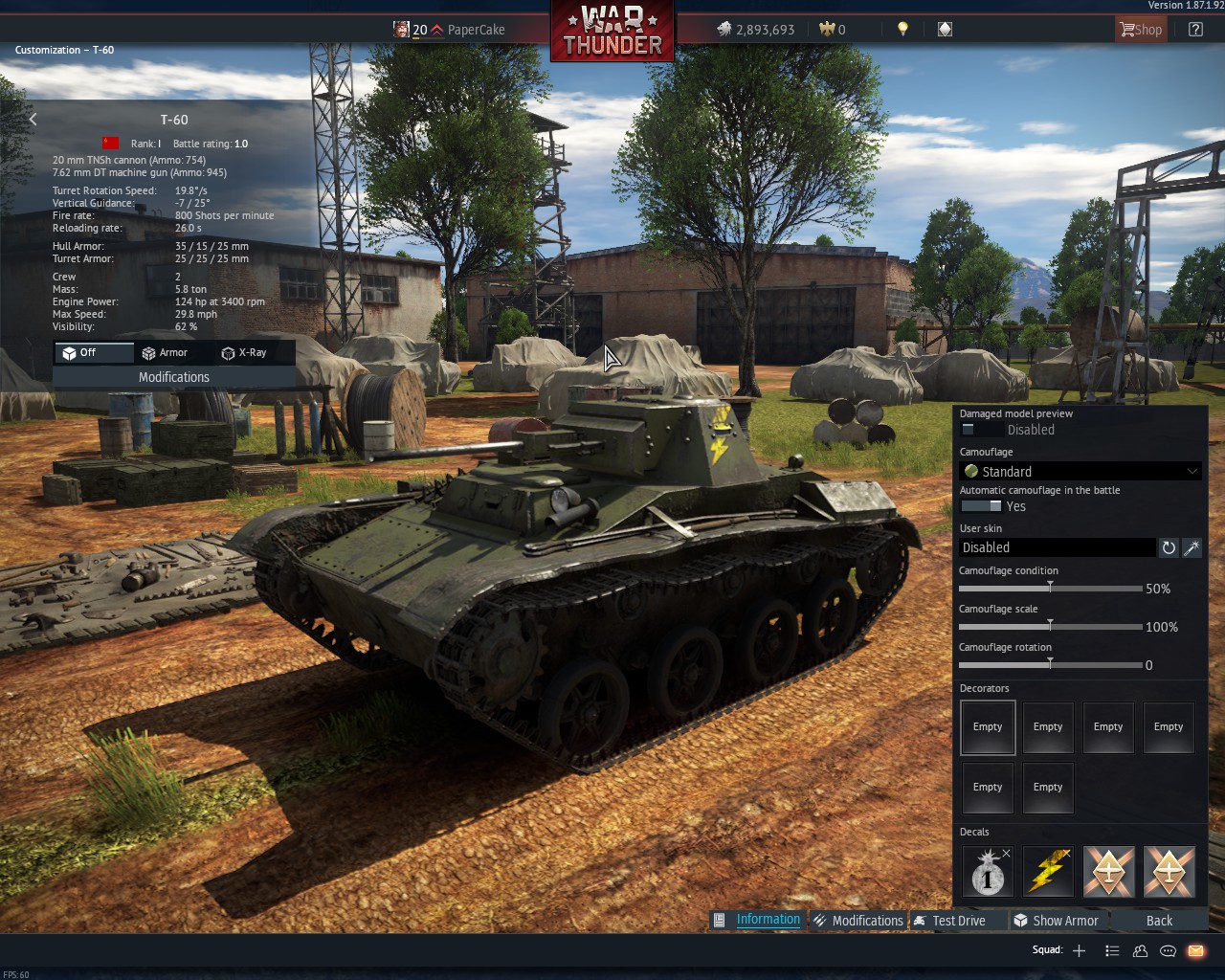The height and width of the screenshot is (980, 1225).
Task: Toggle Damaged model preview switch
Action: point(981,431)
